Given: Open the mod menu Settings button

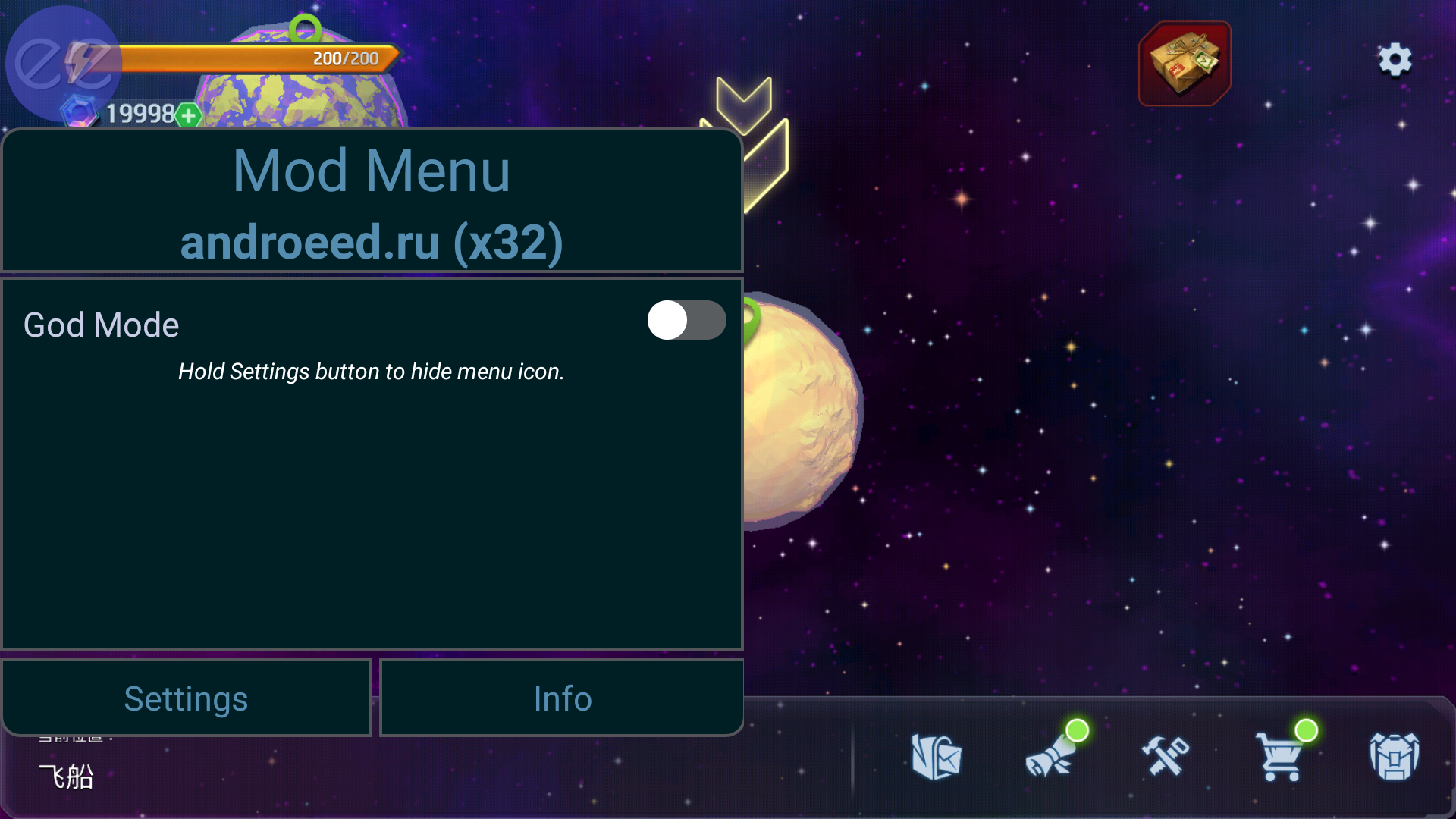Looking at the screenshot, I should [186, 698].
